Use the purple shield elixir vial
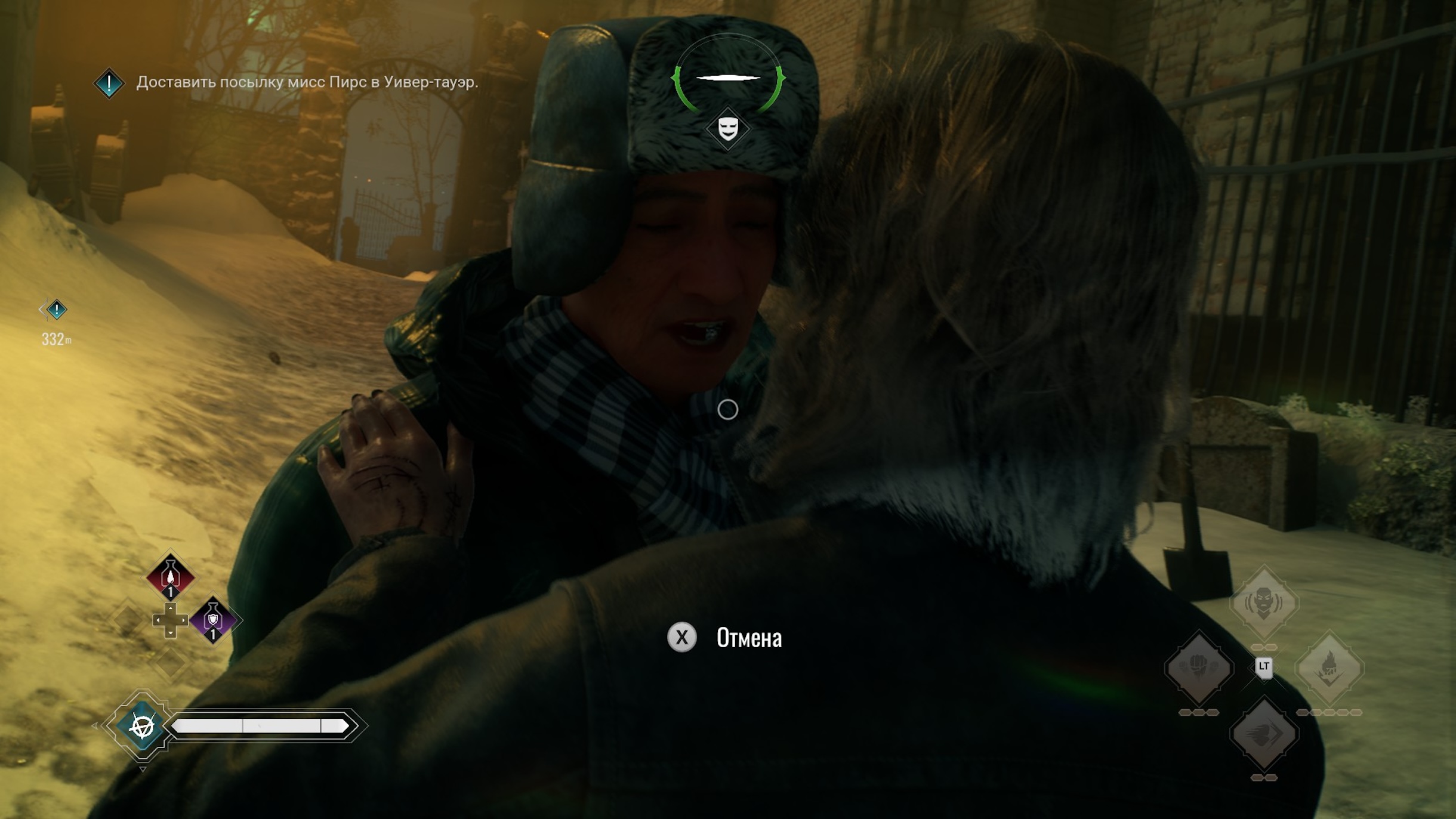Image resolution: width=1456 pixels, height=819 pixels. click(213, 620)
